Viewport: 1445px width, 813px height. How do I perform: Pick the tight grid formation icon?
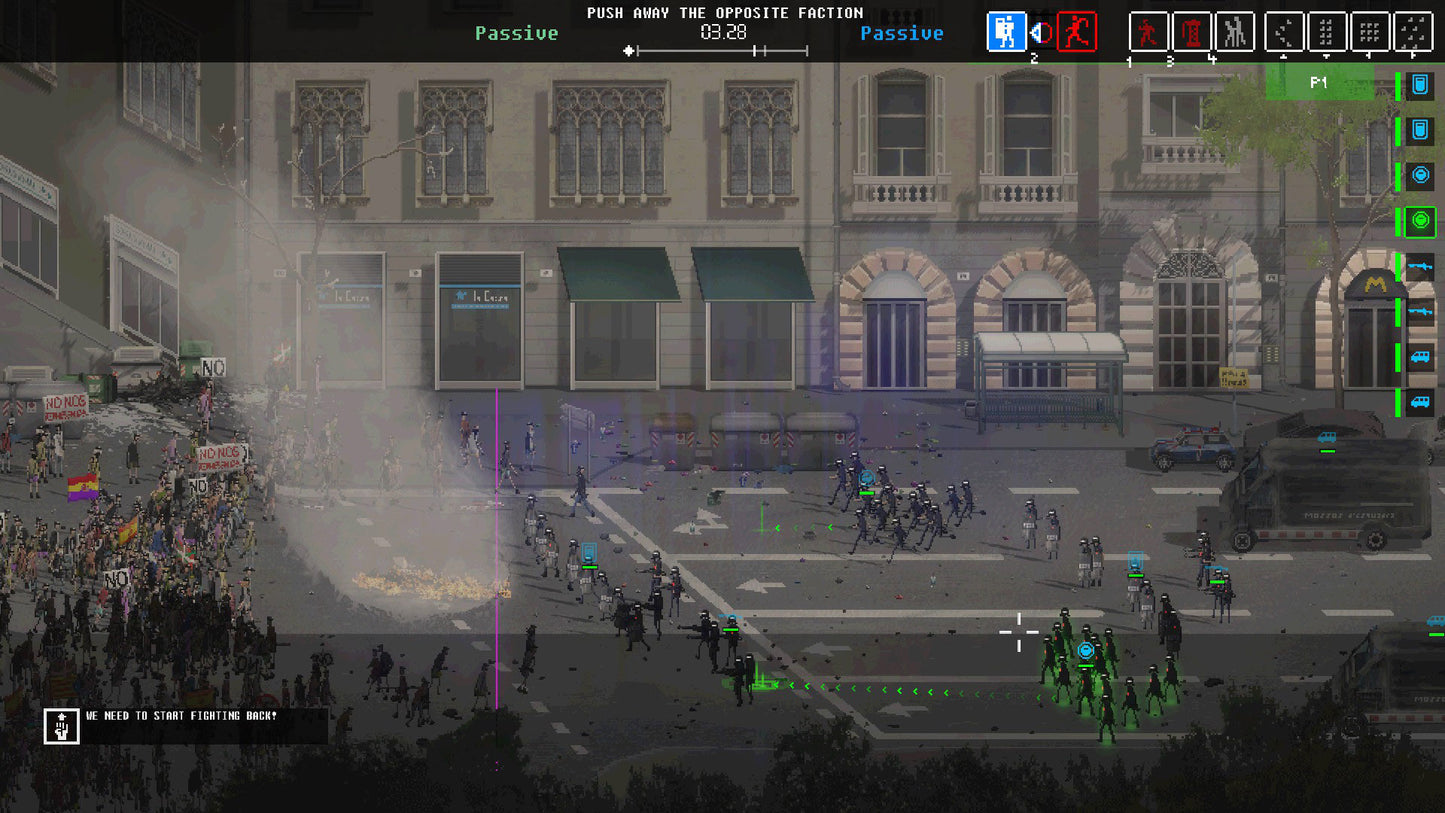pos(1370,31)
